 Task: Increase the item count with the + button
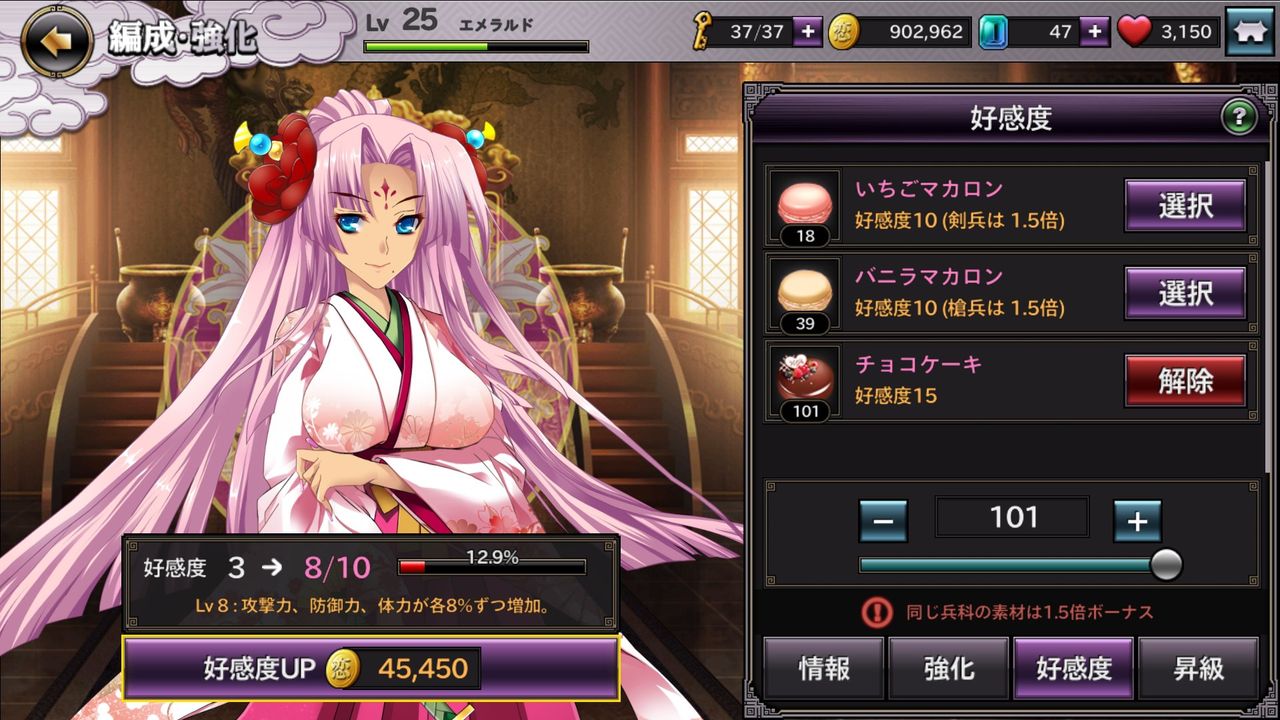point(1137,521)
